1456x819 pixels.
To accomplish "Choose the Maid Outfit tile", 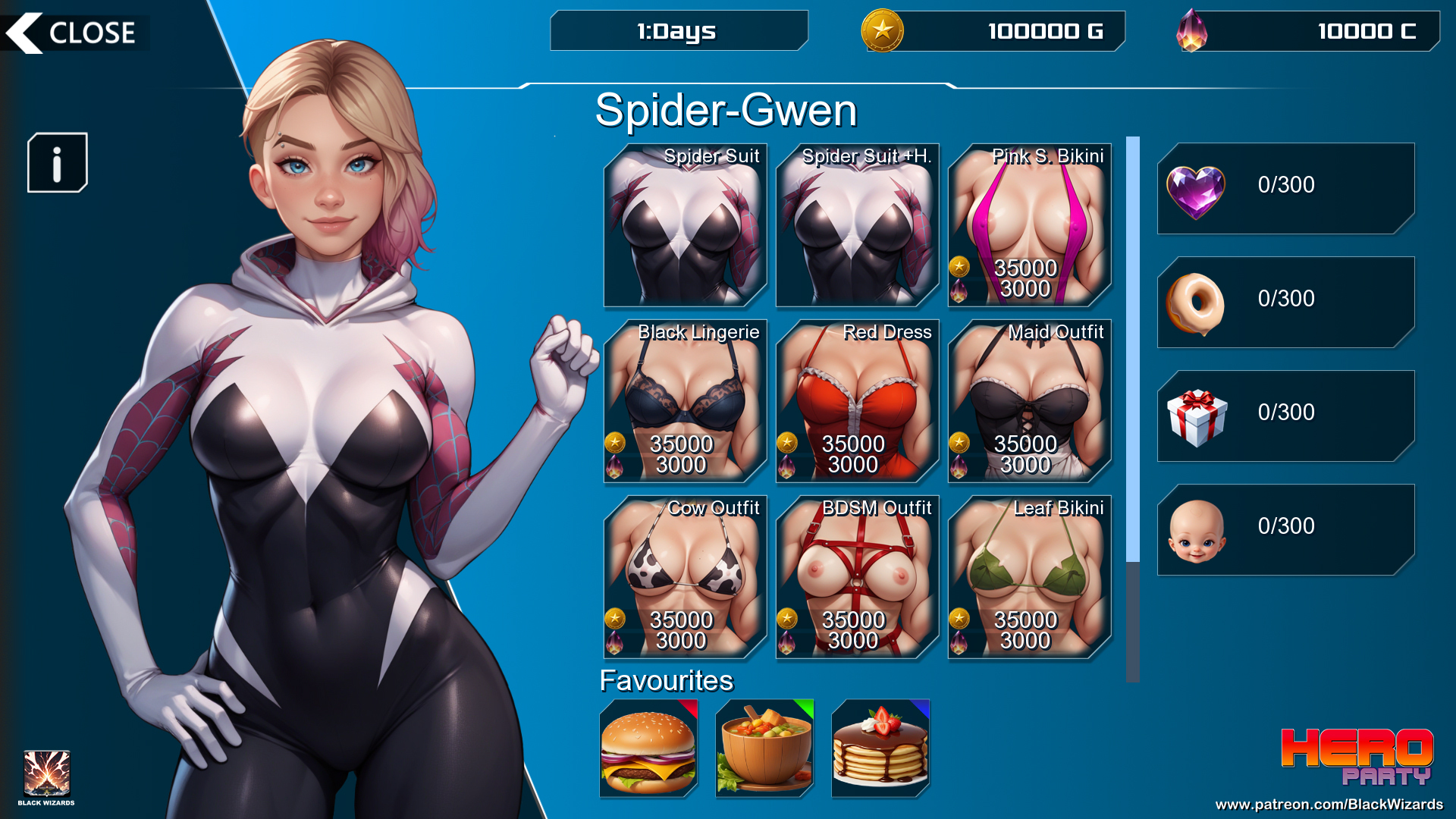I will point(1029,402).
